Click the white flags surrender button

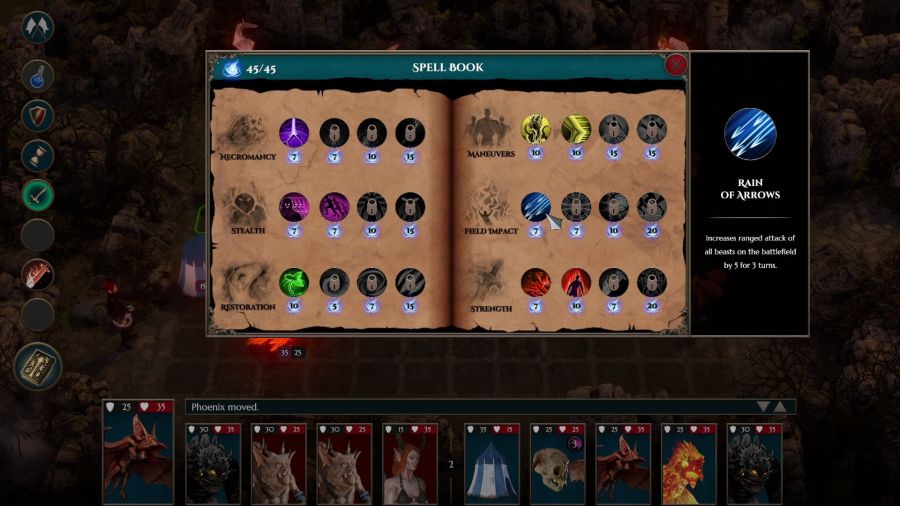click(x=37, y=27)
